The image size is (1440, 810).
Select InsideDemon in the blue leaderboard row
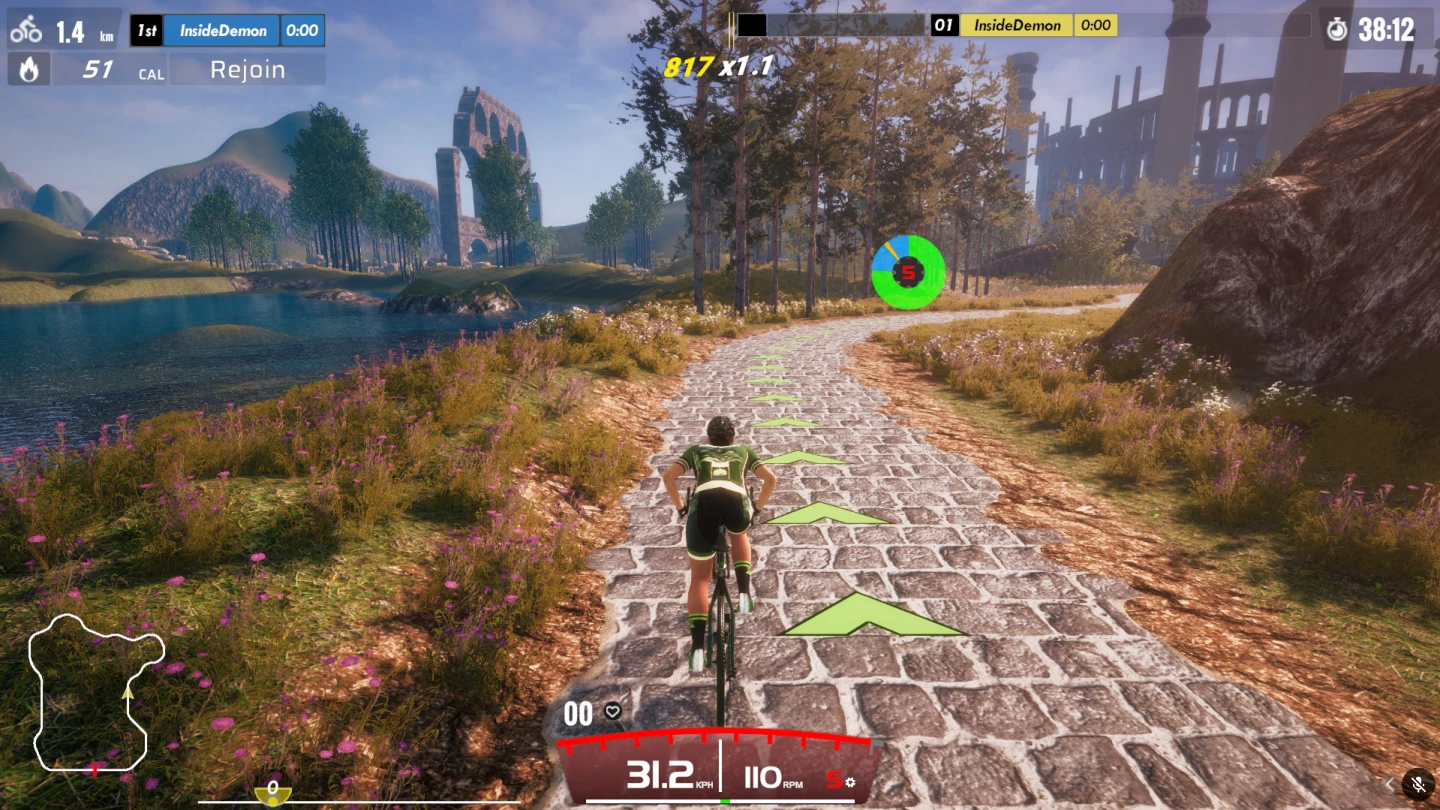222,31
